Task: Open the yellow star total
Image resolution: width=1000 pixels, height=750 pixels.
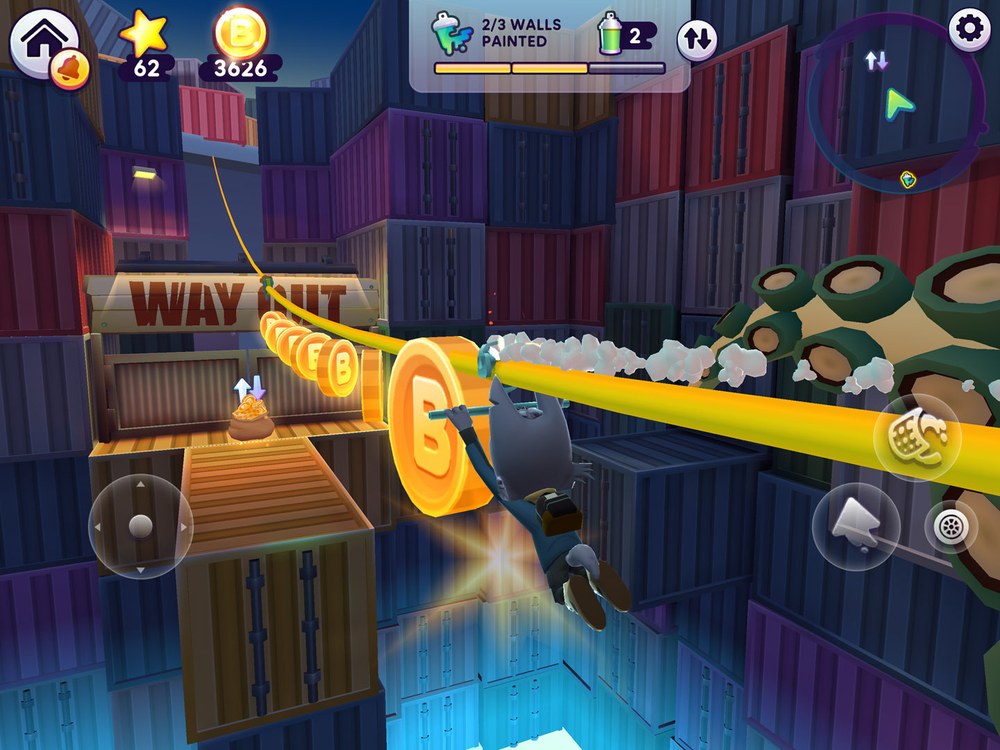Action: 146,44
